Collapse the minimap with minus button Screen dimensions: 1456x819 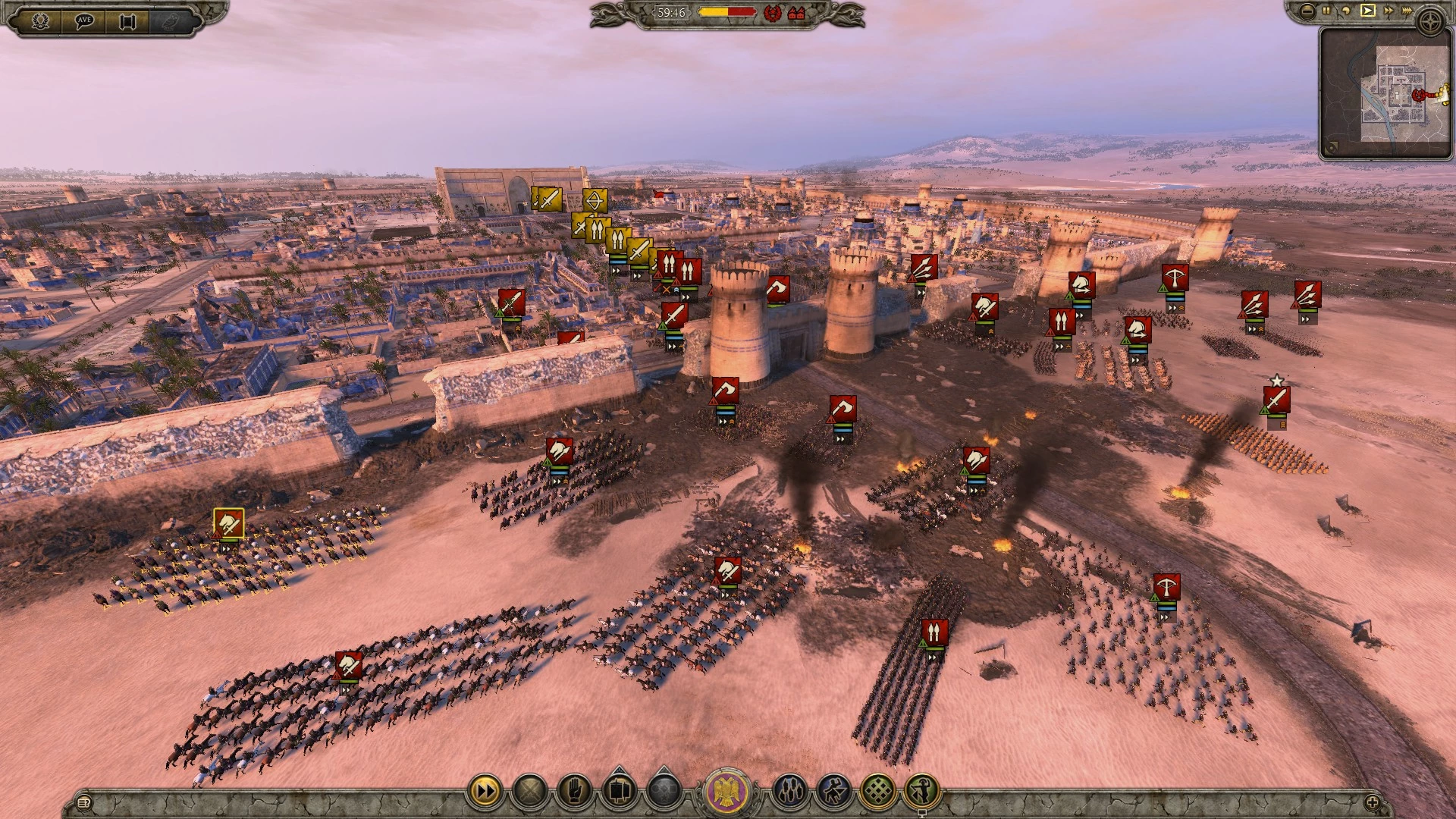point(1307,11)
